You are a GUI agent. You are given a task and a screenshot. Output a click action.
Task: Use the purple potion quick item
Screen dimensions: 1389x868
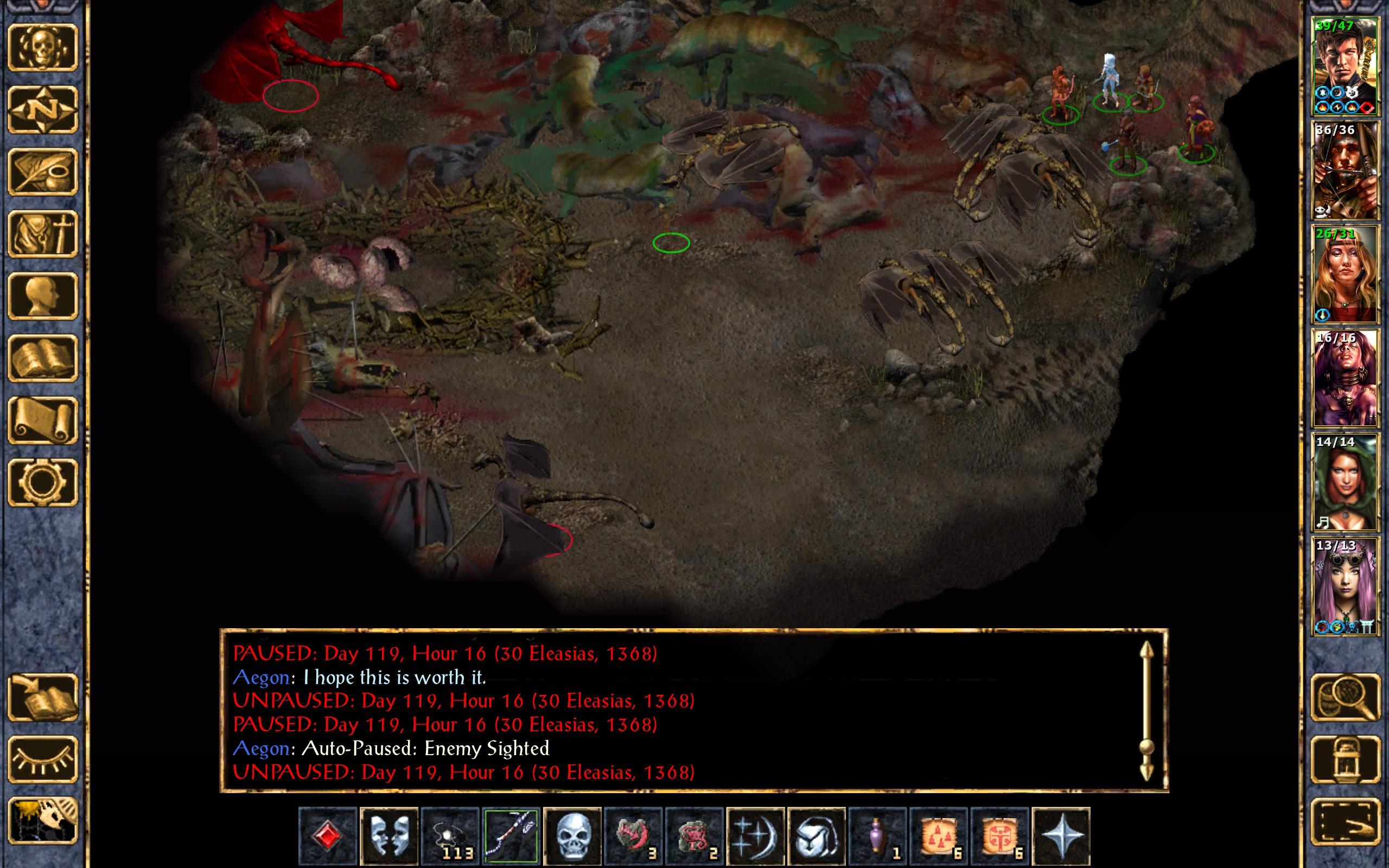(x=877, y=836)
